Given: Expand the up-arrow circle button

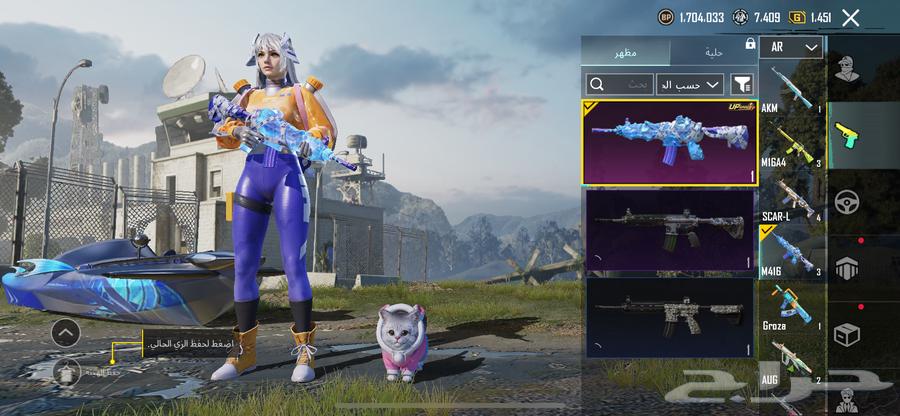Looking at the screenshot, I should coord(66,331).
